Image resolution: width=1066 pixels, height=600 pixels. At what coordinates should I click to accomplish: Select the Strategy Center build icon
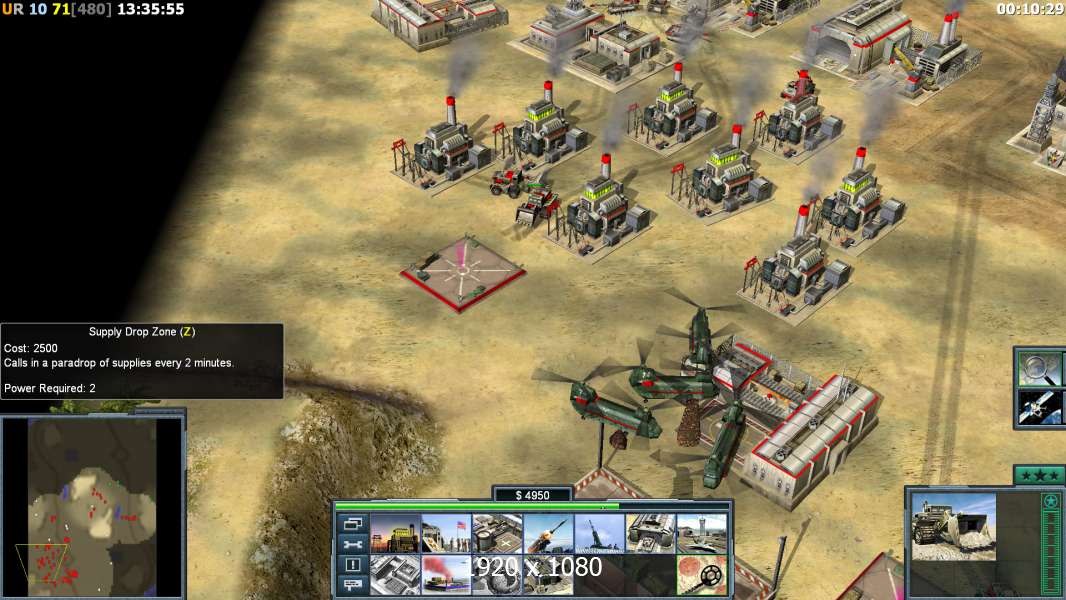click(x=394, y=575)
